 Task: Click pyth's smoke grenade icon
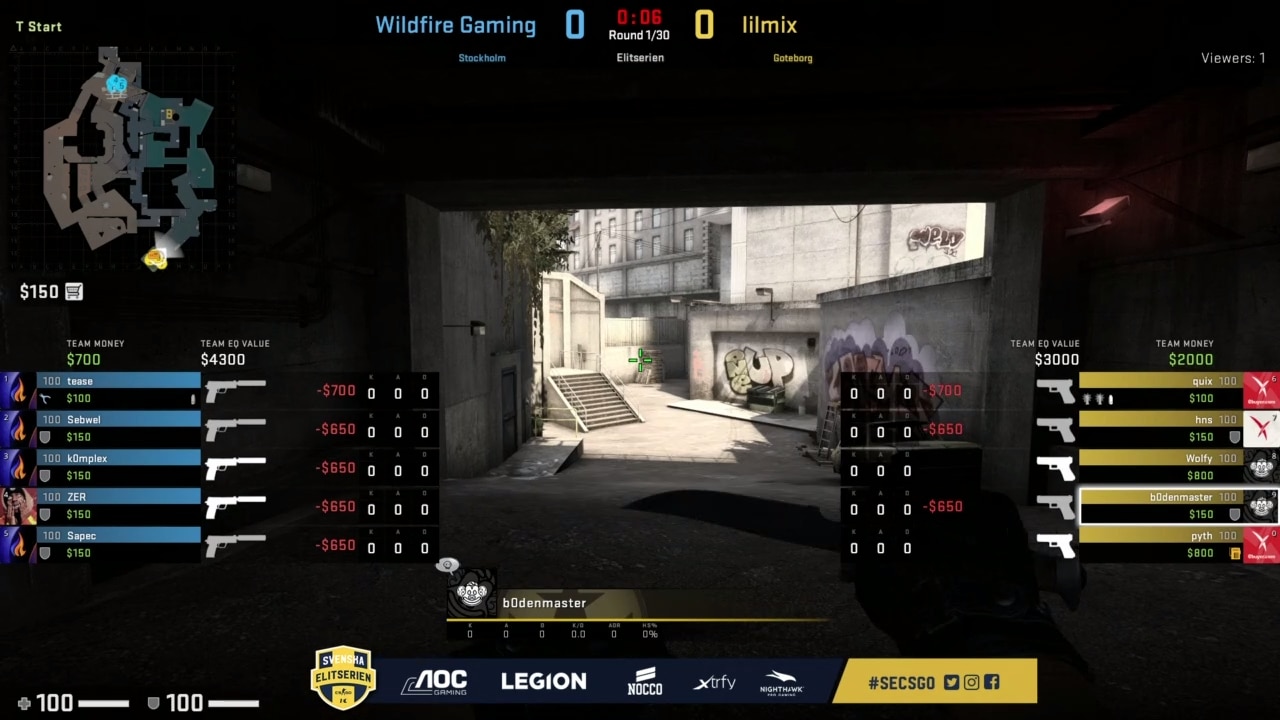pos(1235,552)
